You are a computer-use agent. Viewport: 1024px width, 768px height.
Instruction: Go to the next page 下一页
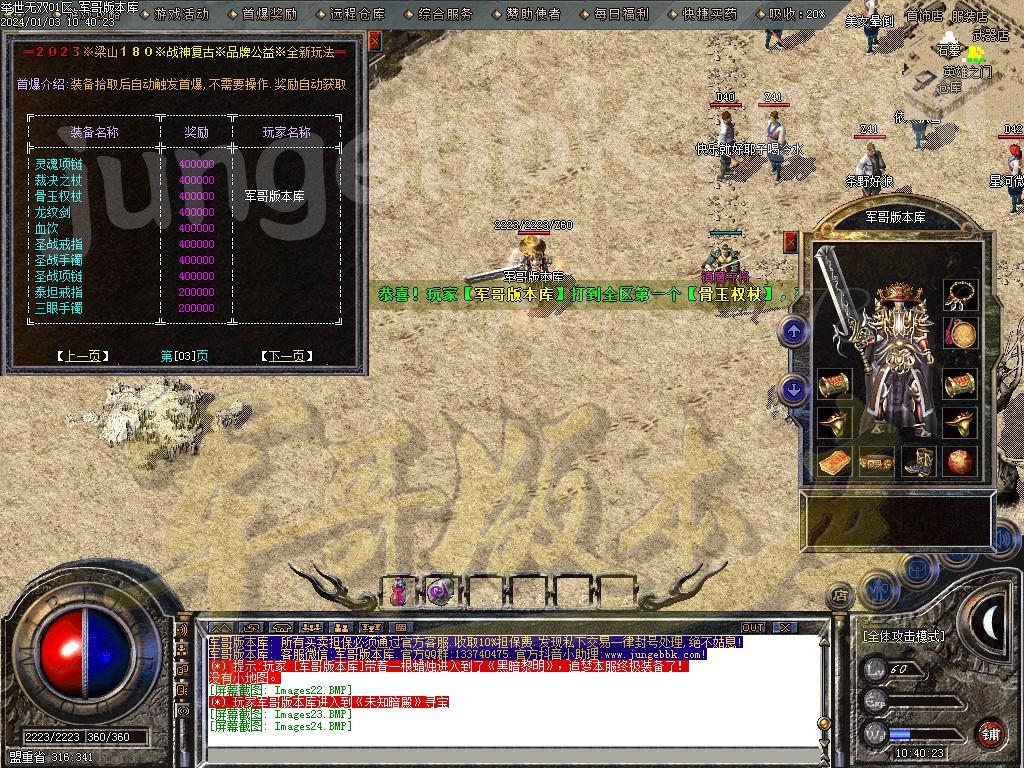tap(286, 355)
